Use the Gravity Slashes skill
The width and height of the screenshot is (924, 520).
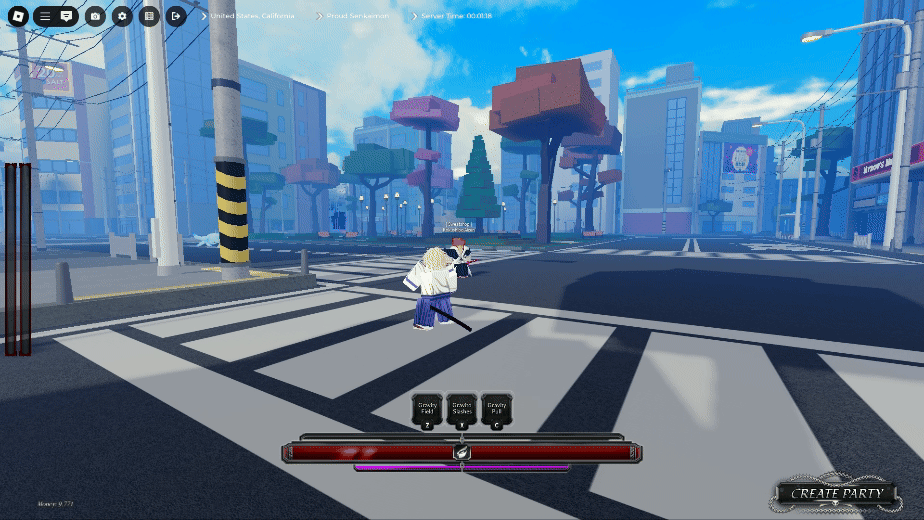461,410
